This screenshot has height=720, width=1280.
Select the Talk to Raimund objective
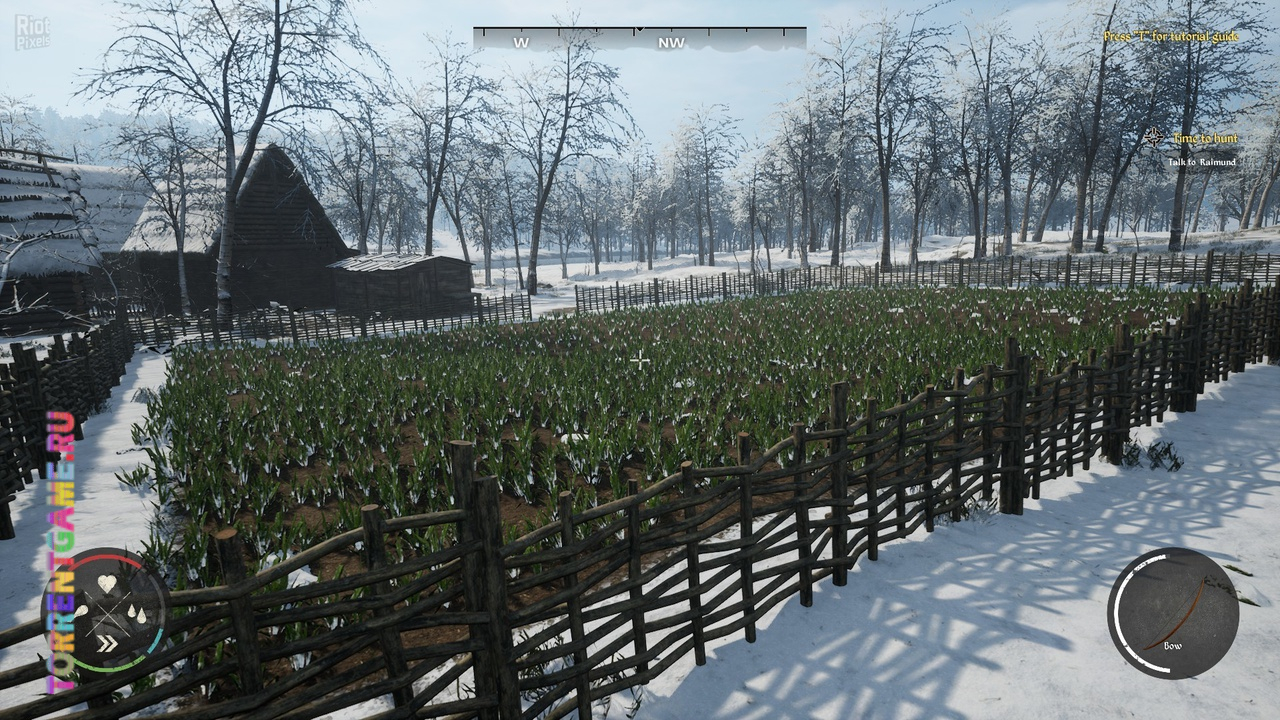coord(1202,162)
